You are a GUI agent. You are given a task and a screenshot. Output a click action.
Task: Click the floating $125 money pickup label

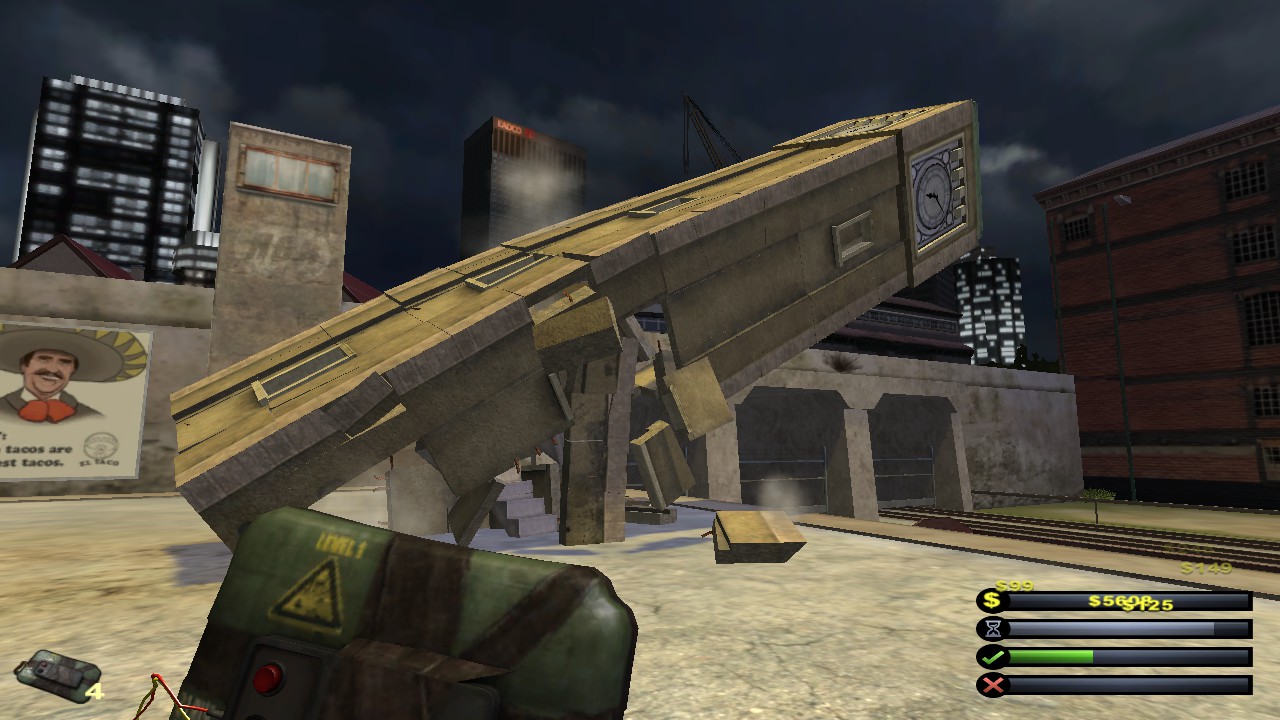click(1148, 606)
